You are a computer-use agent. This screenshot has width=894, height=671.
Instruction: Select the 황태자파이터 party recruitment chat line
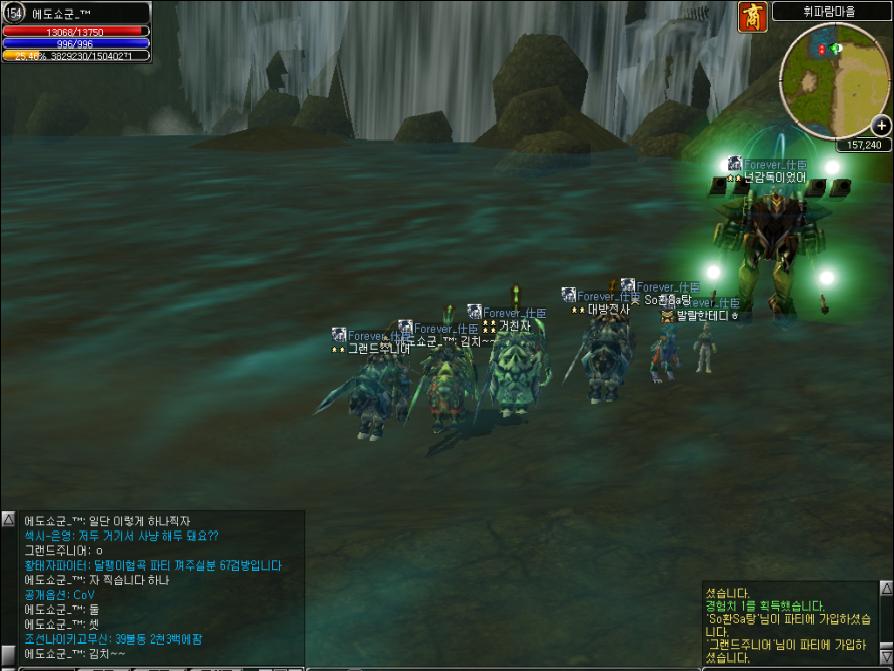tap(153, 565)
